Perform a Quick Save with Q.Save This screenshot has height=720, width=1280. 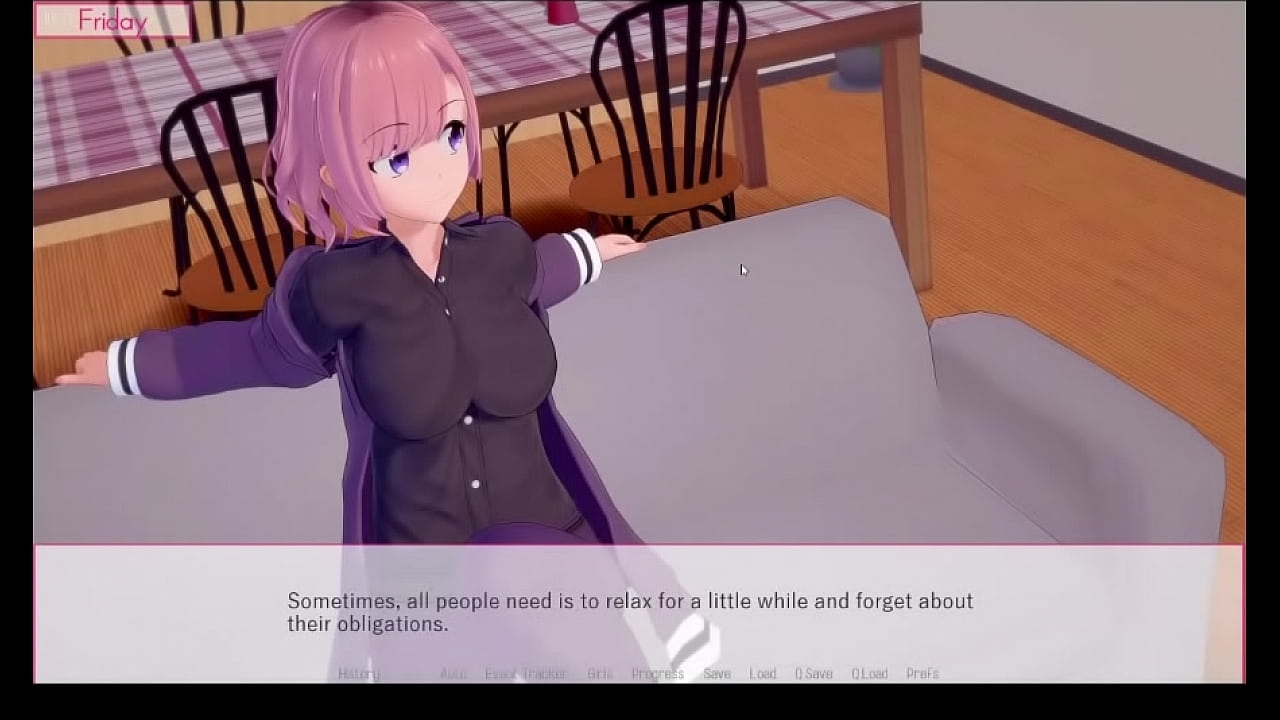coord(814,673)
